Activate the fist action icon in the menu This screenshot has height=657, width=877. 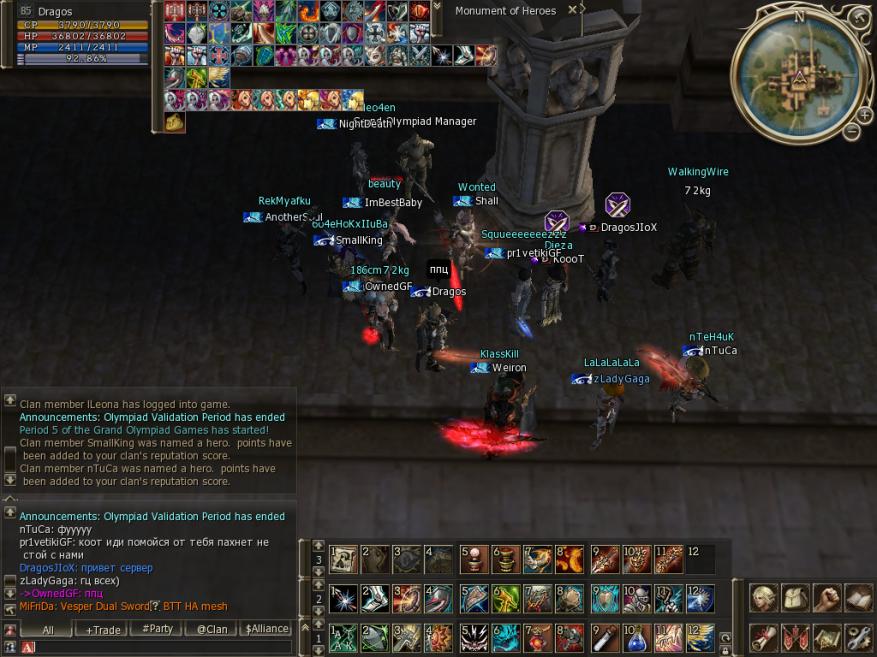[x=826, y=598]
